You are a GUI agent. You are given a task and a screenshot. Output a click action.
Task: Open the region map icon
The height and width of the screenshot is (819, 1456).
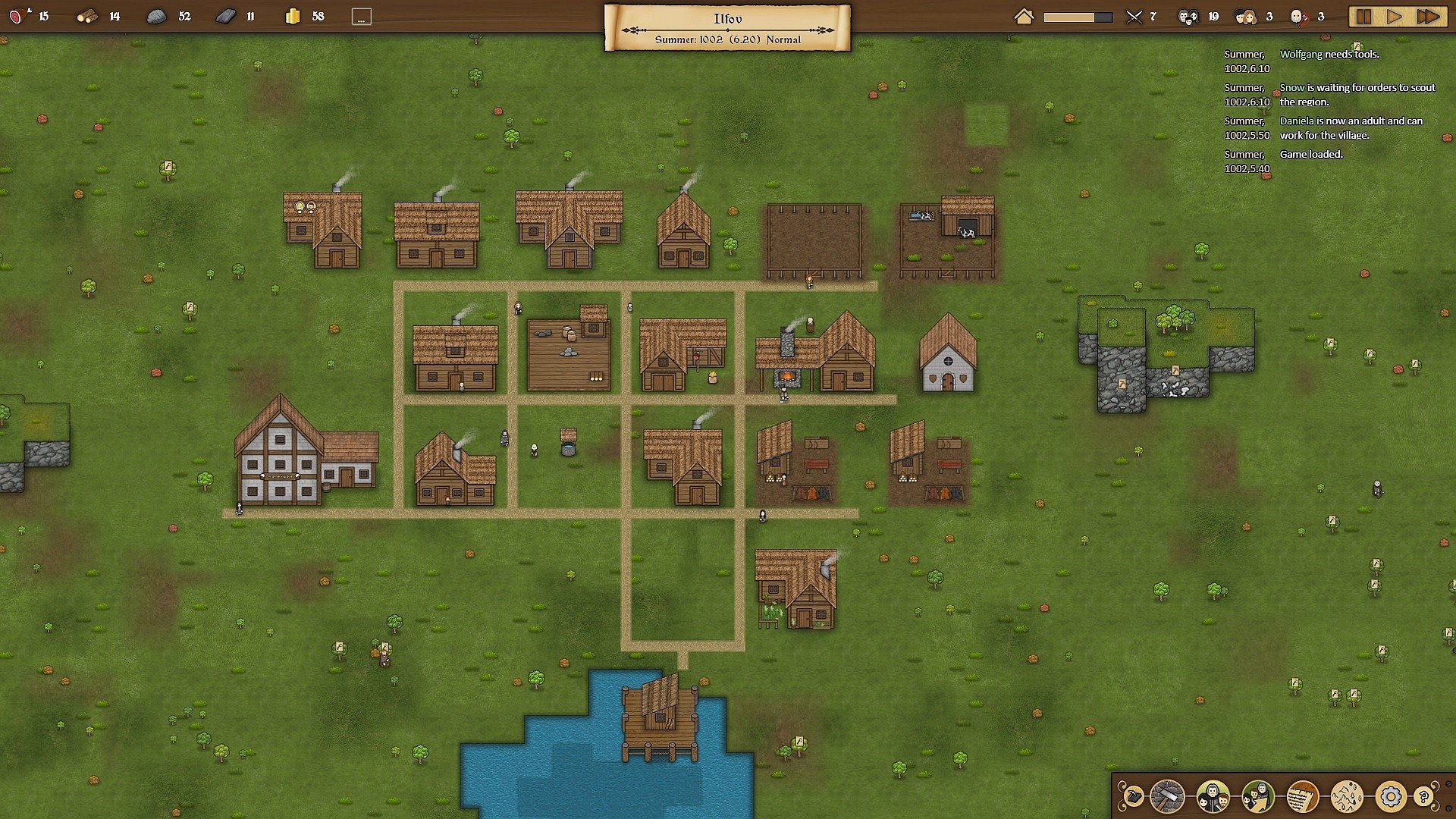1347,797
